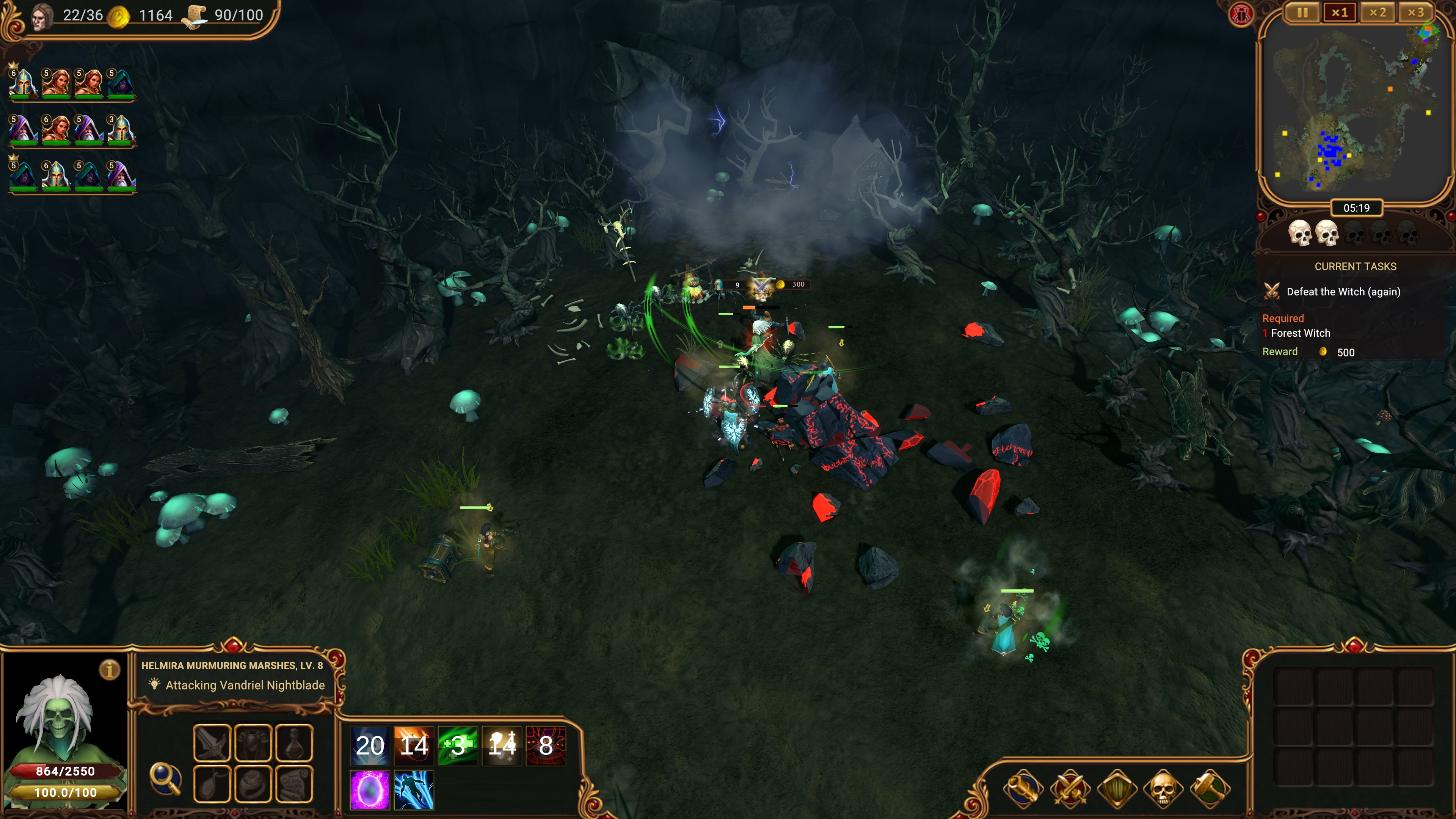This screenshot has width=1456, height=819.
Task: Switch game speed to x3
Action: pyautogui.click(x=1416, y=13)
